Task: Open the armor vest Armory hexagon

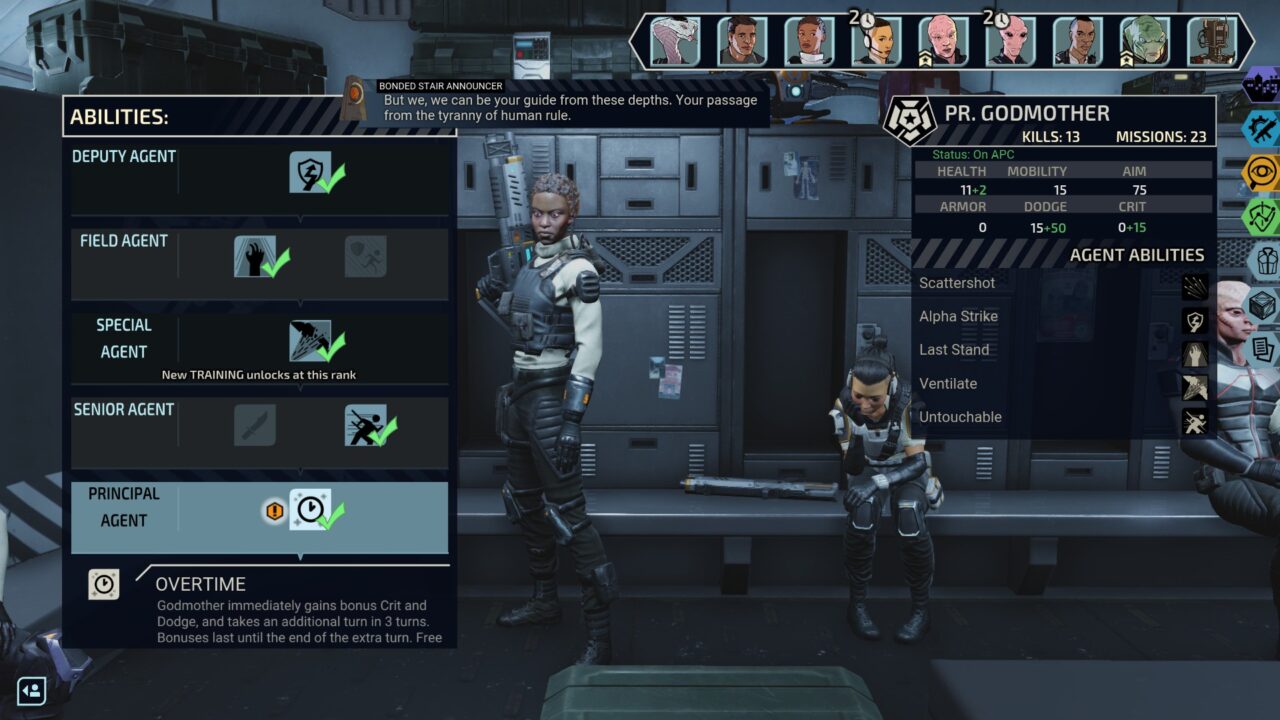Action: [1265, 261]
